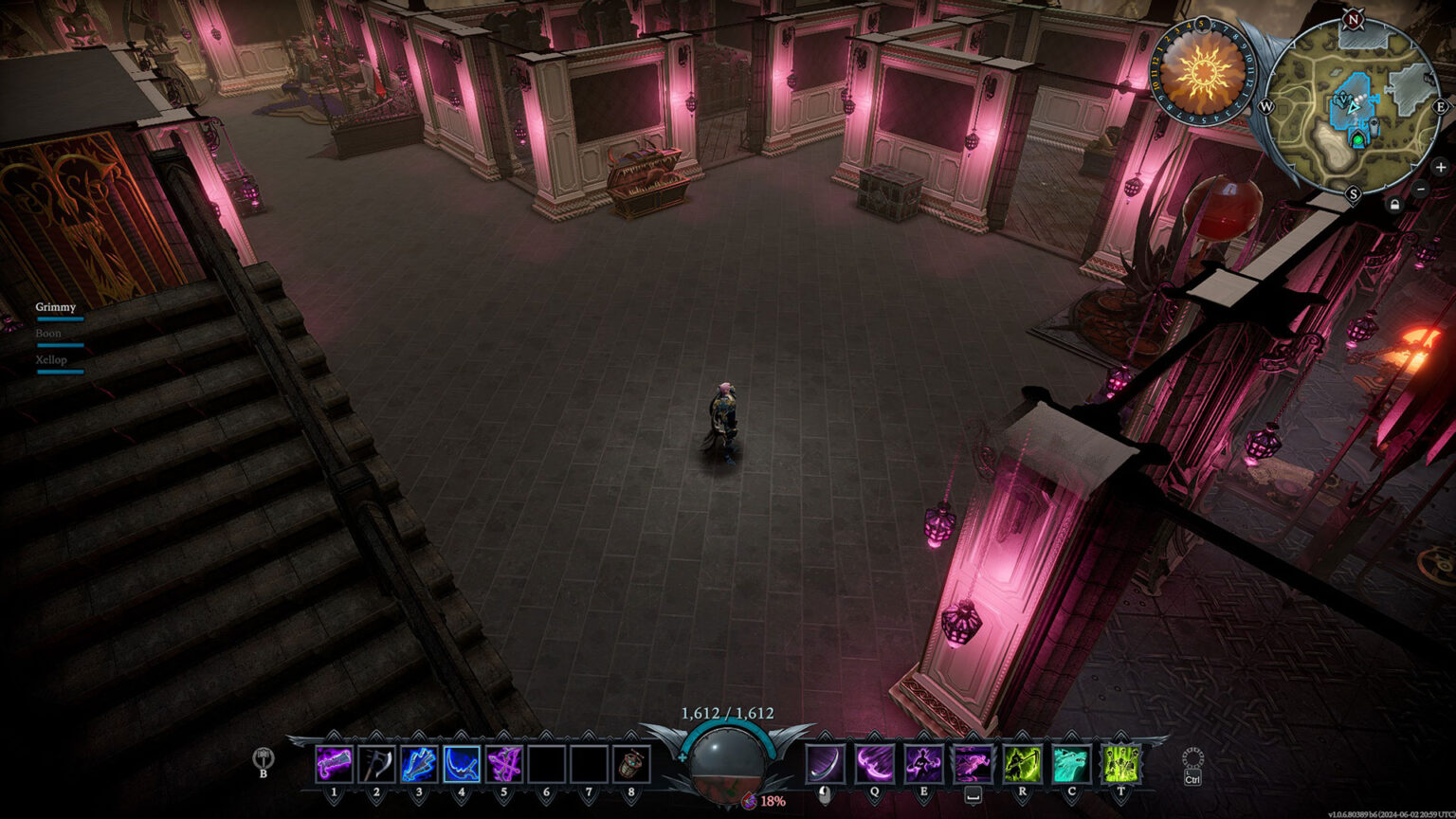Activate the primary scythe attack ability
Screen dimensions: 1456x819
[825, 764]
